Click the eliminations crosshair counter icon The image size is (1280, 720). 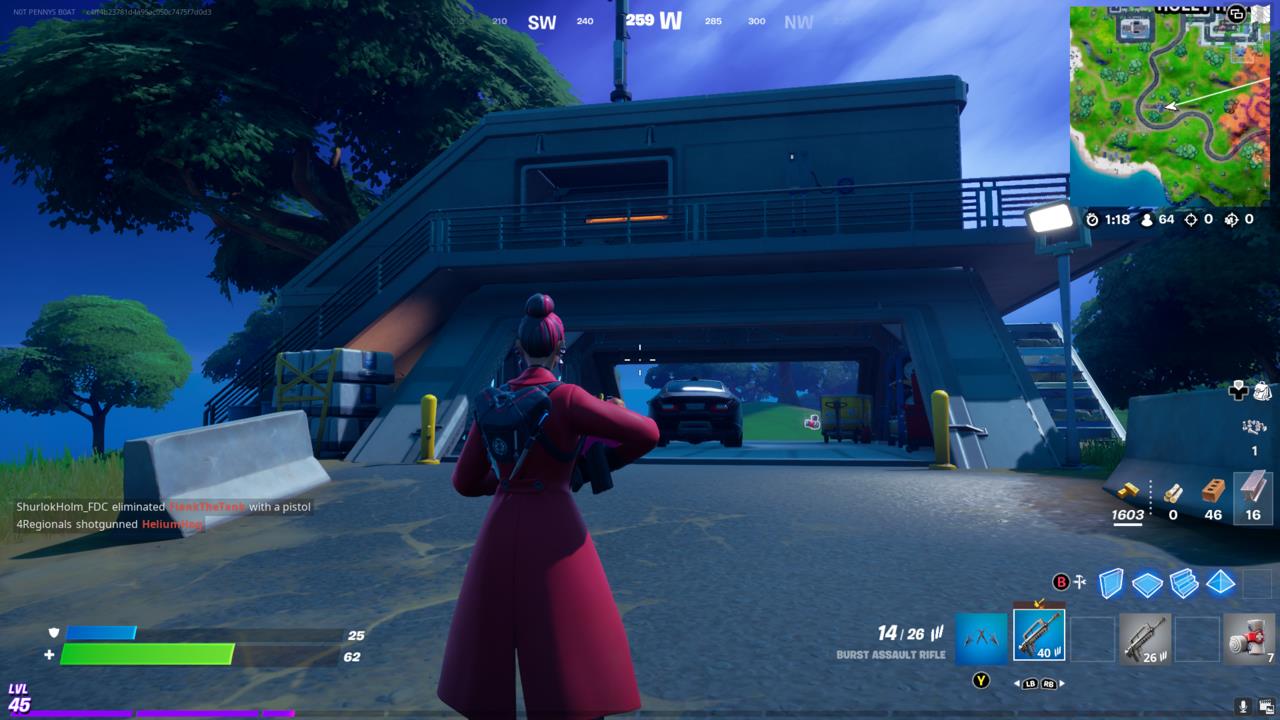[x=1192, y=220]
